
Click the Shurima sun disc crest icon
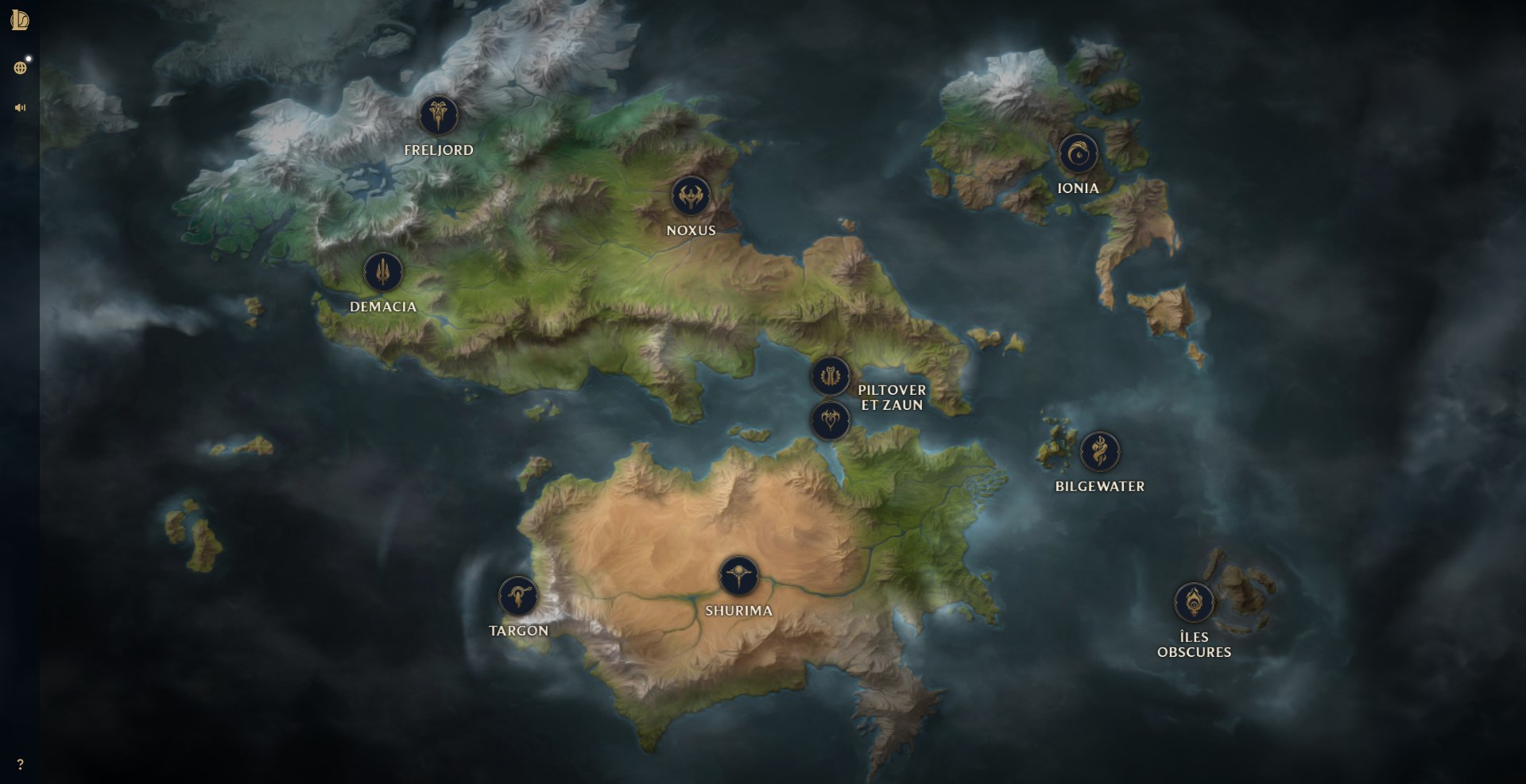(741, 577)
